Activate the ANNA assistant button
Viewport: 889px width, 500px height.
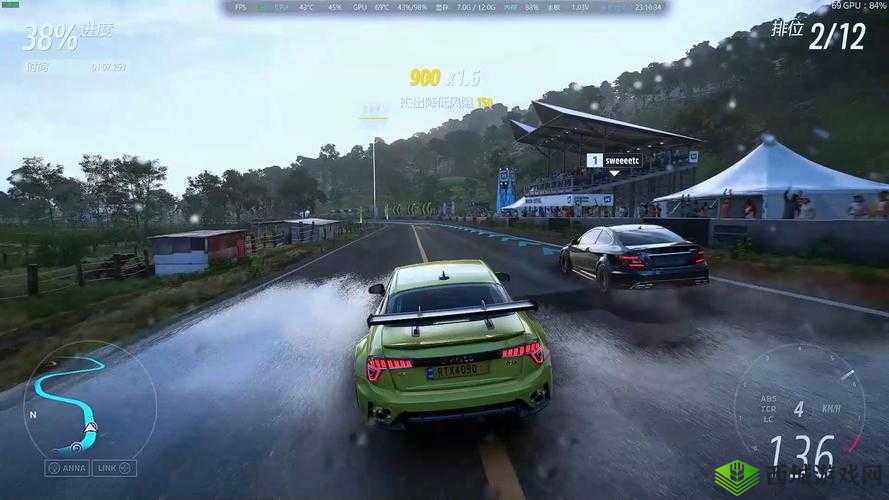click(x=68, y=468)
